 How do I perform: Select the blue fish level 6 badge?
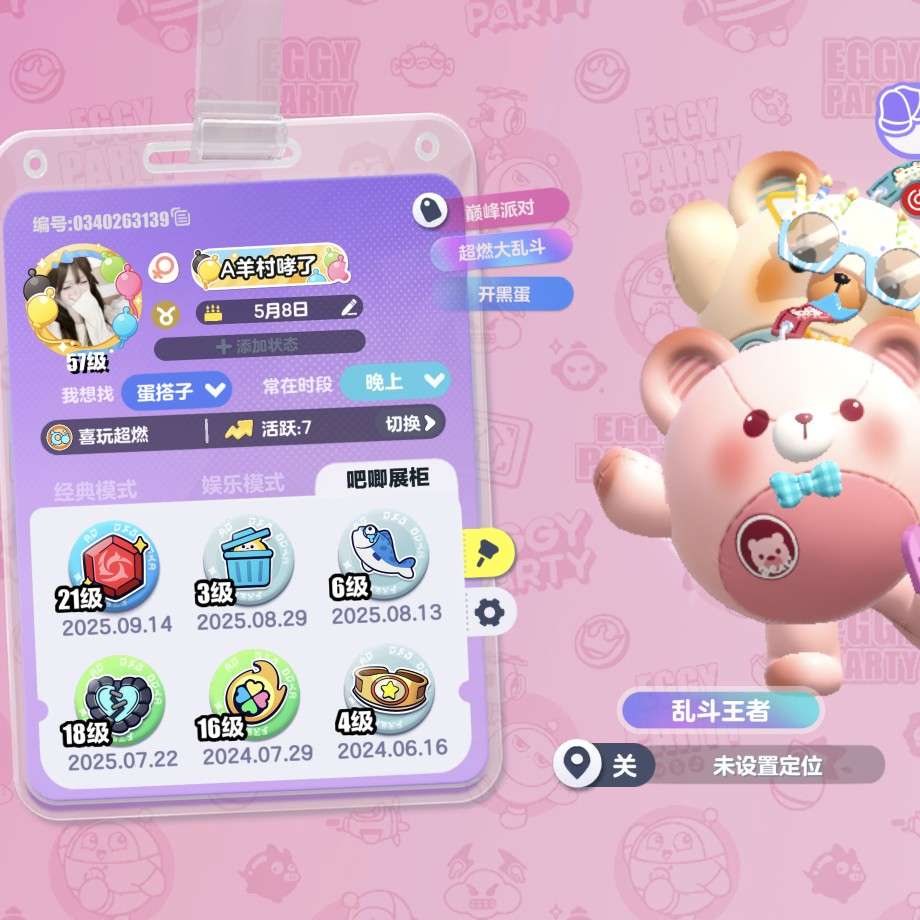[x=384, y=555]
